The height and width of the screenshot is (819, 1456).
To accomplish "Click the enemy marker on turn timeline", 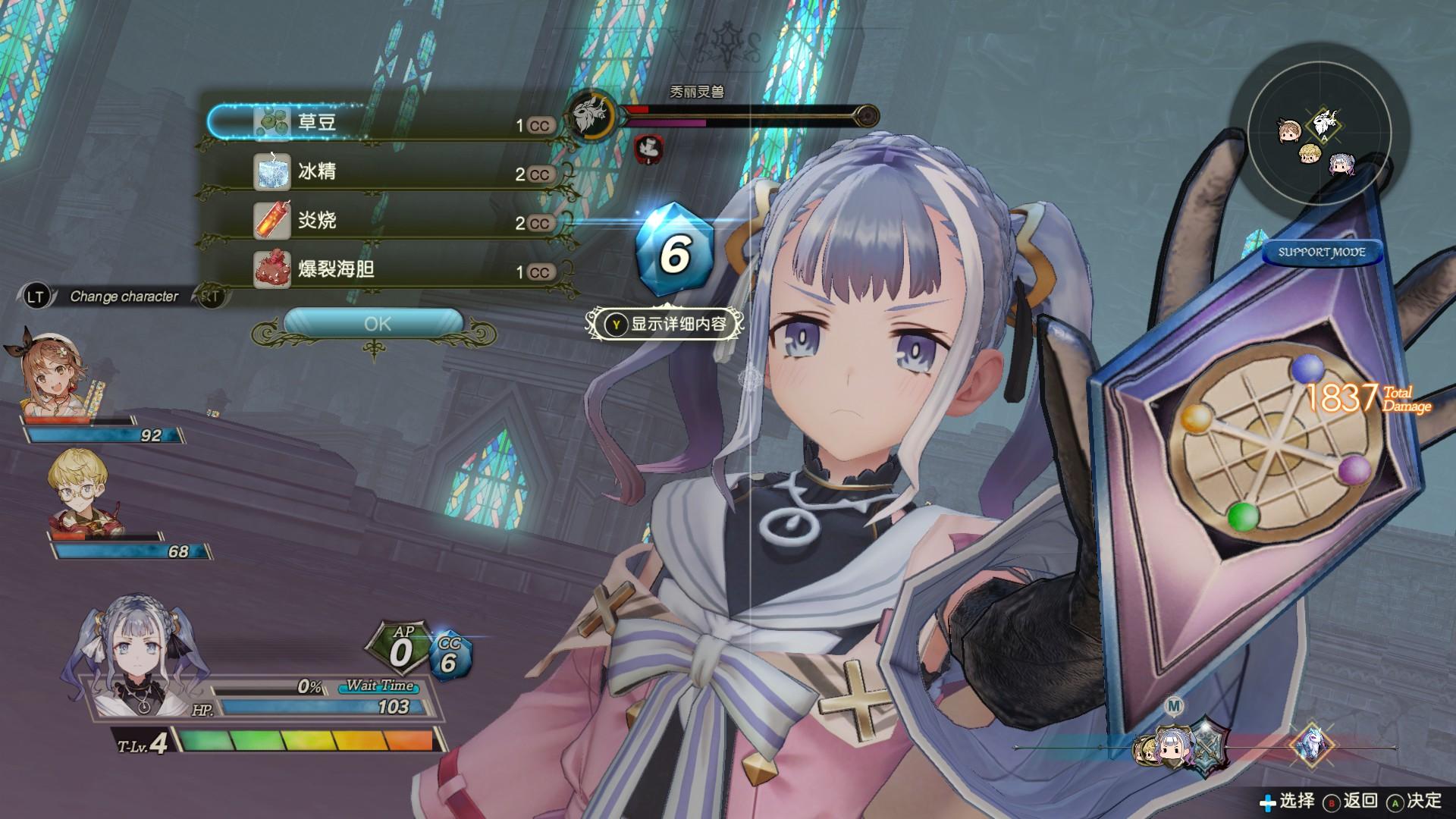I will 1312,746.
